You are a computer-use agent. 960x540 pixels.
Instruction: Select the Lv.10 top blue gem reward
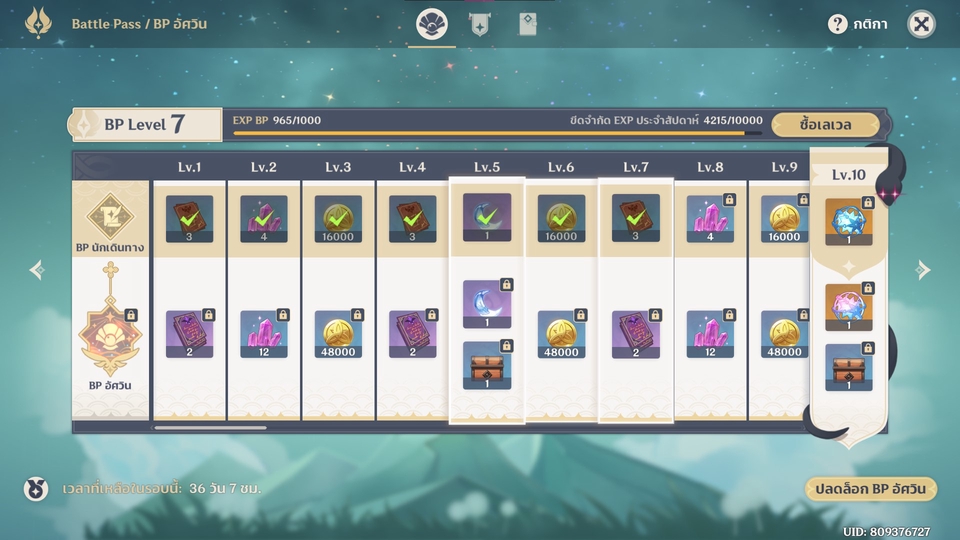(849, 221)
